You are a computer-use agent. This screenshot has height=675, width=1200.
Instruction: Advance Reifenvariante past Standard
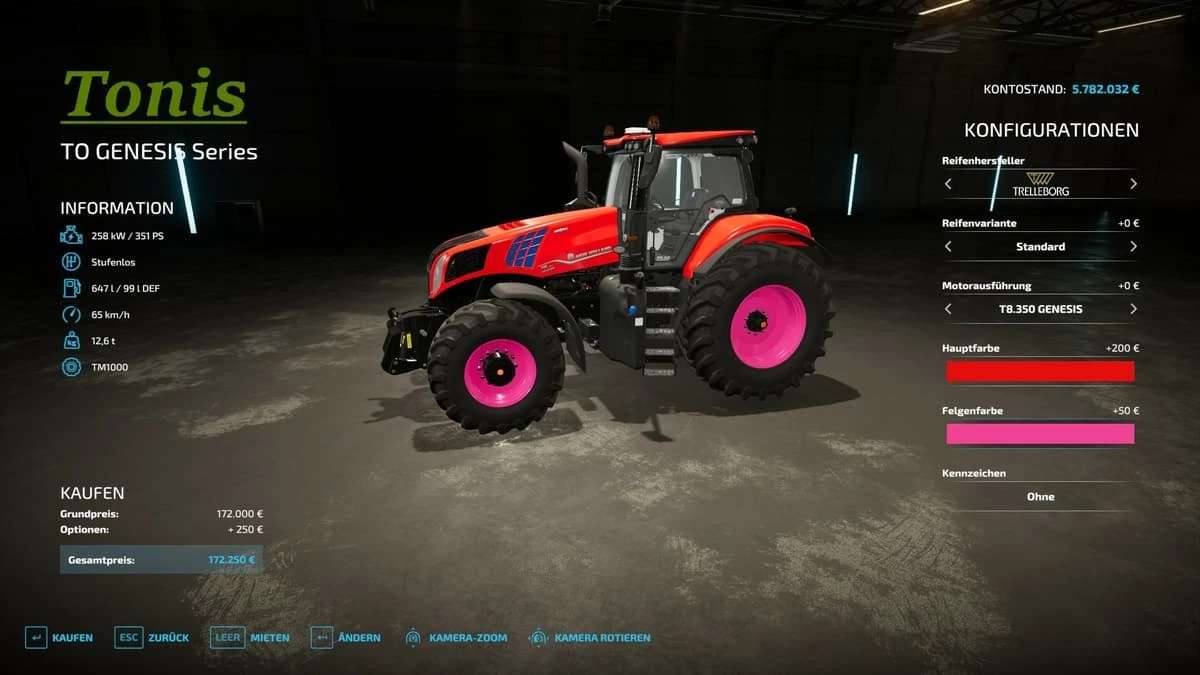[x=1133, y=246]
